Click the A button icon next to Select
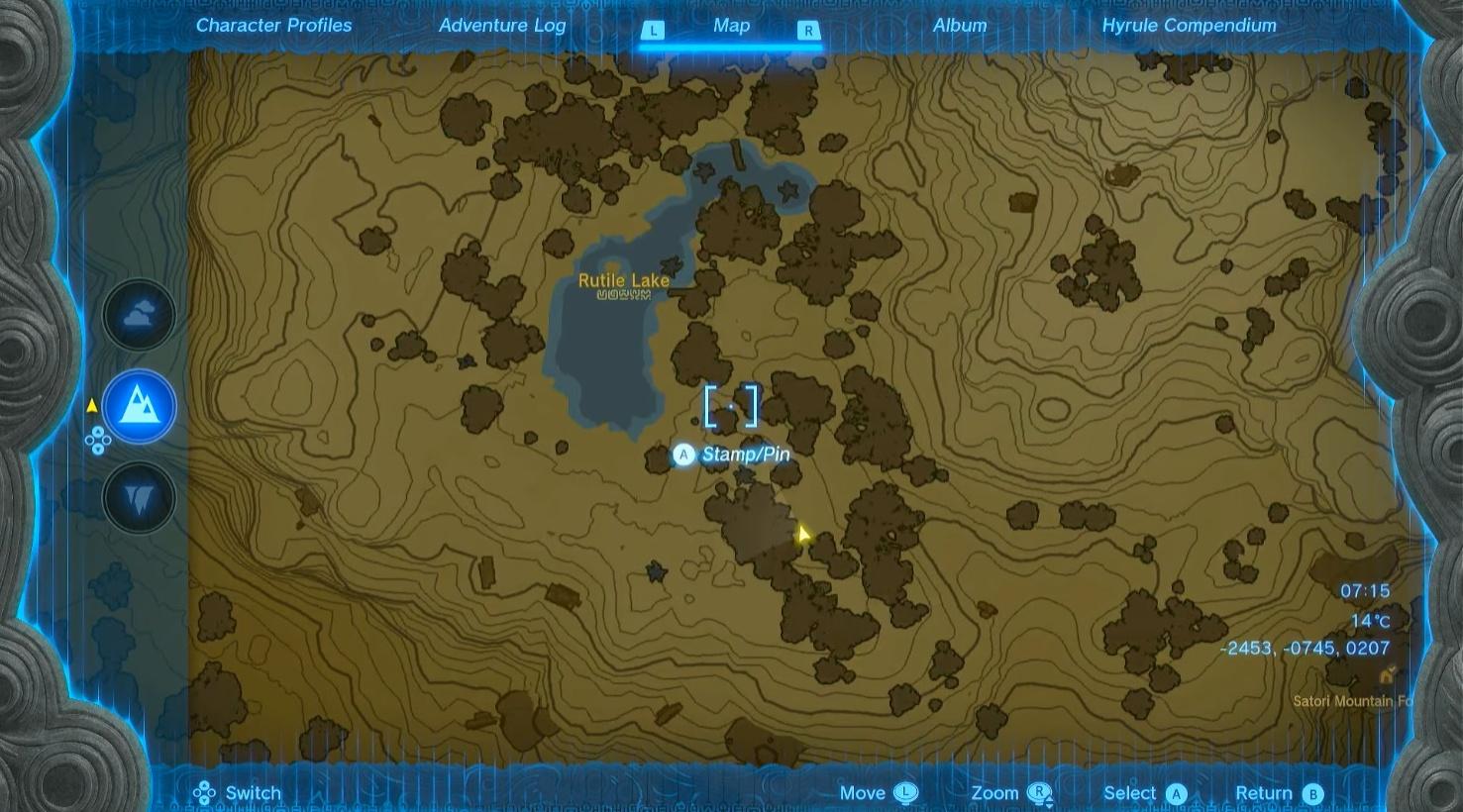 coord(1176,793)
